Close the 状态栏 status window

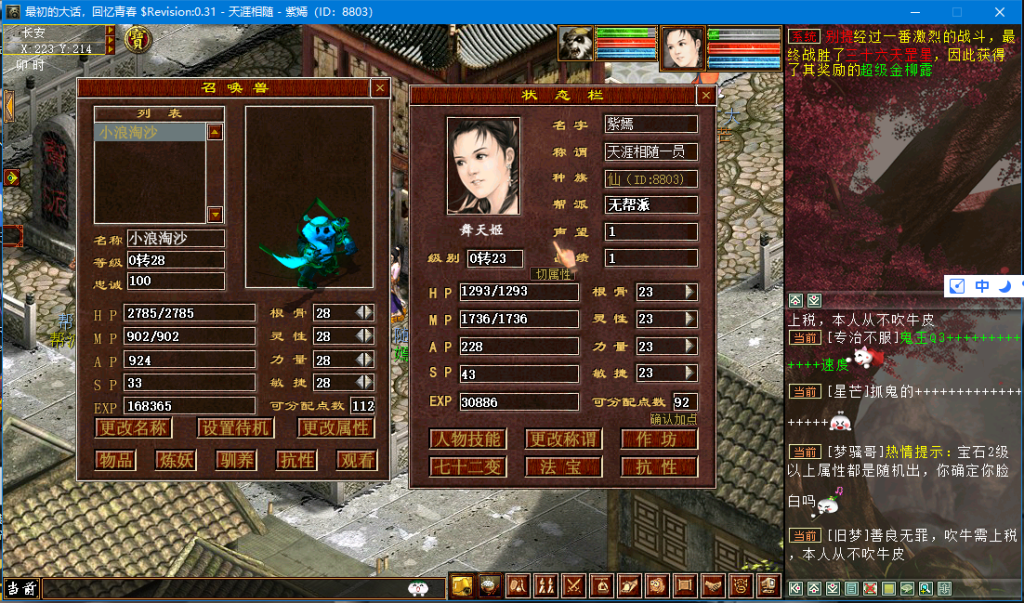[x=706, y=96]
